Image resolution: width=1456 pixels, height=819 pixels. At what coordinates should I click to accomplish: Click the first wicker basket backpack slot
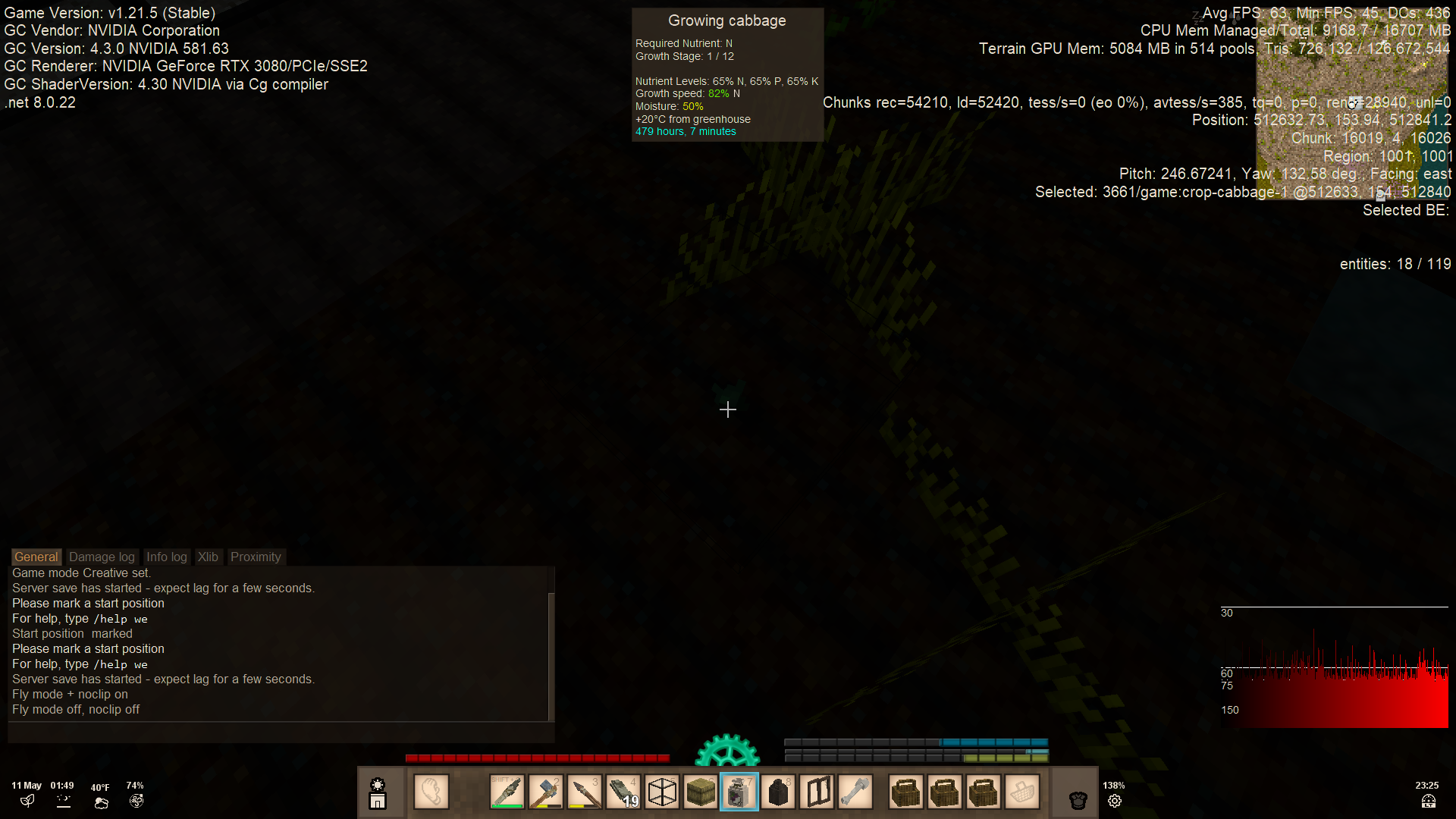tap(906, 792)
